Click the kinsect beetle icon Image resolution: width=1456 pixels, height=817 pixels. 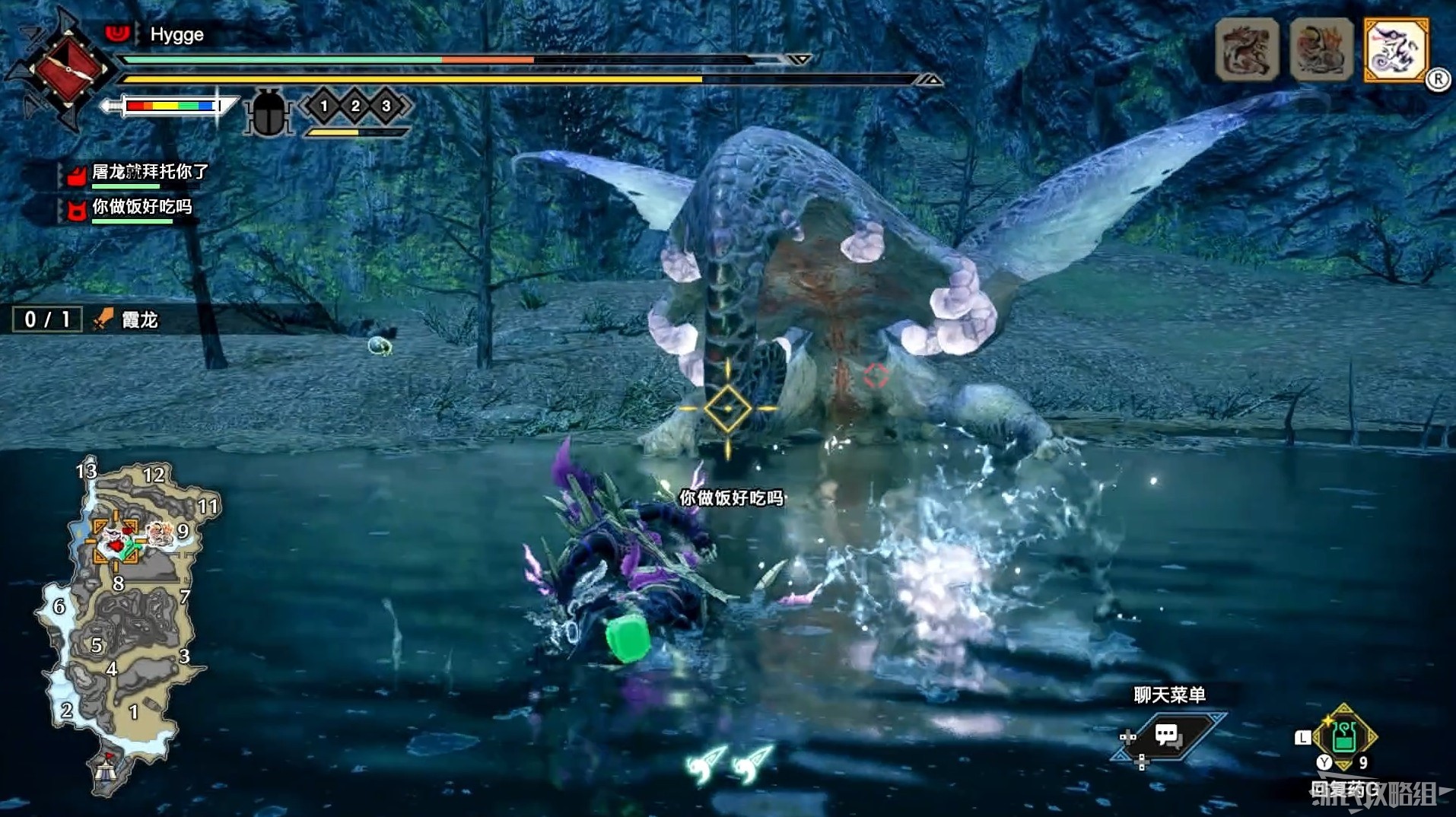coord(269,113)
